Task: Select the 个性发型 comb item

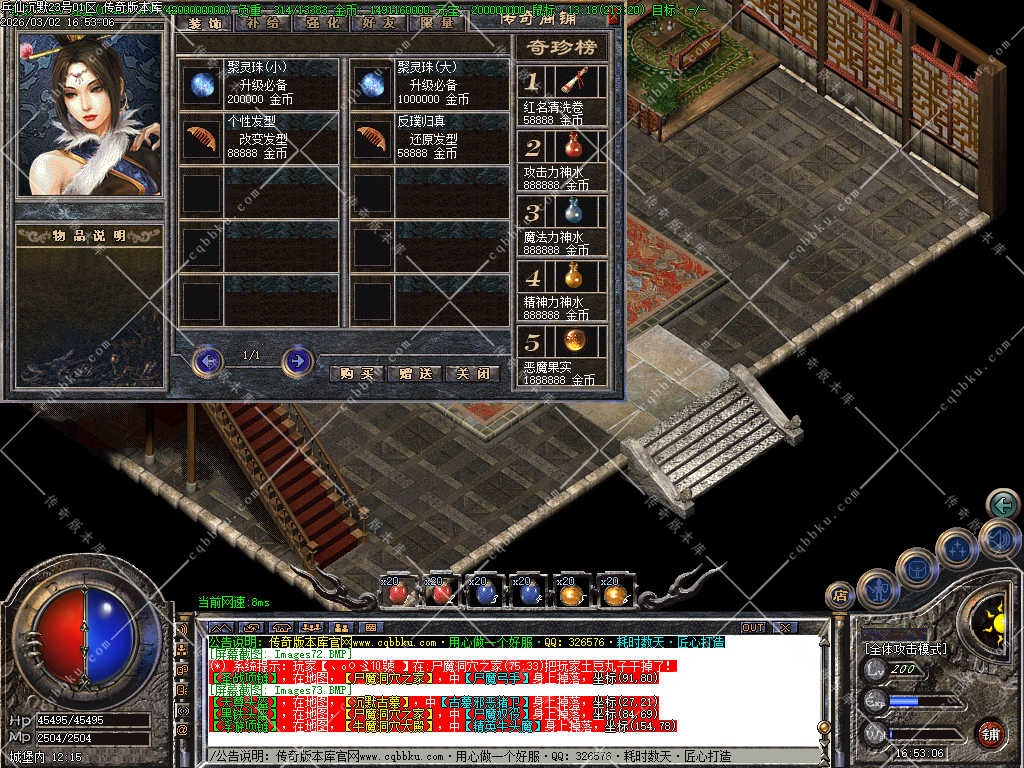Action: [x=201, y=138]
